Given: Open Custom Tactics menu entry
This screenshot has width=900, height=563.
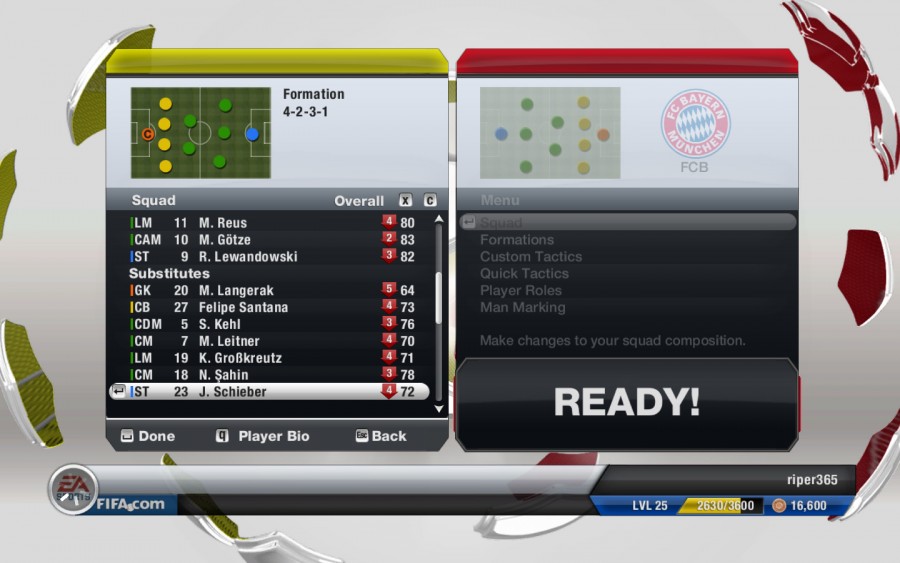Looking at the screenshot, I should pyautogui.click(x=531, y=257).
